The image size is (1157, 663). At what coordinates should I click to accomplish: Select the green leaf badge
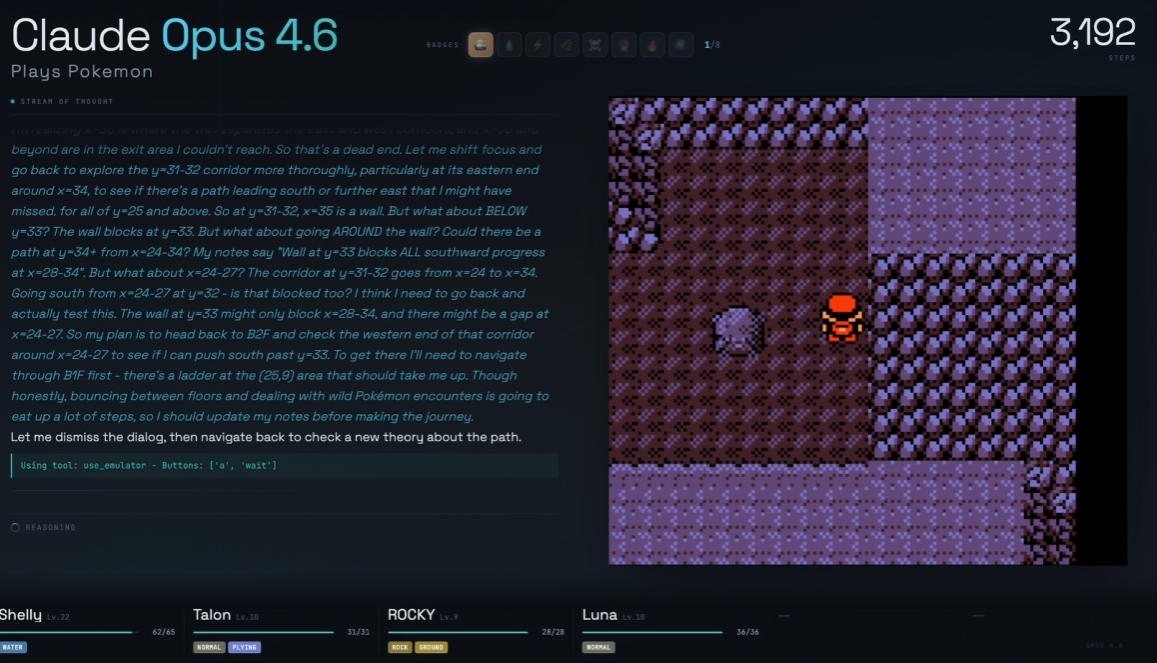(x=567, y=45)
